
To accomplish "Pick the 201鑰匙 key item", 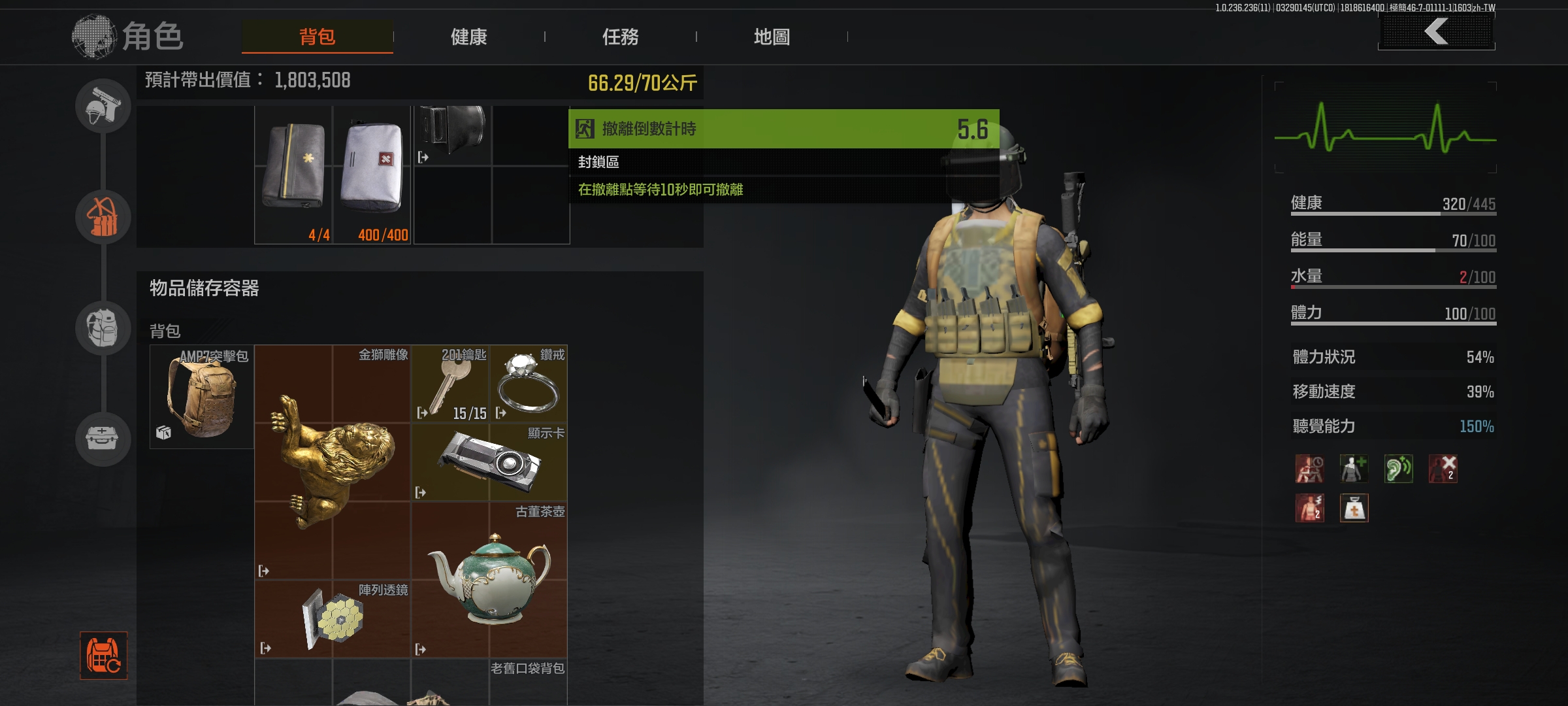I will [x=450, y=384].
